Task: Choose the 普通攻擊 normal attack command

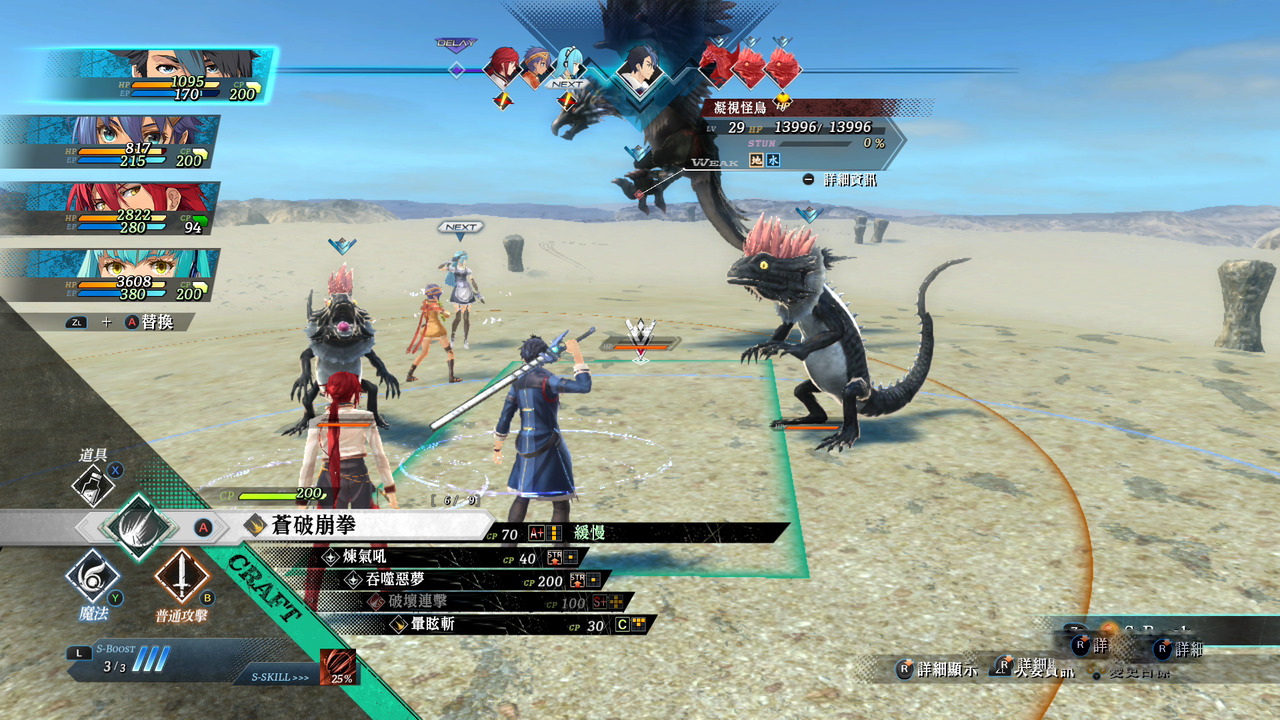Action: (x=181, y=577)
